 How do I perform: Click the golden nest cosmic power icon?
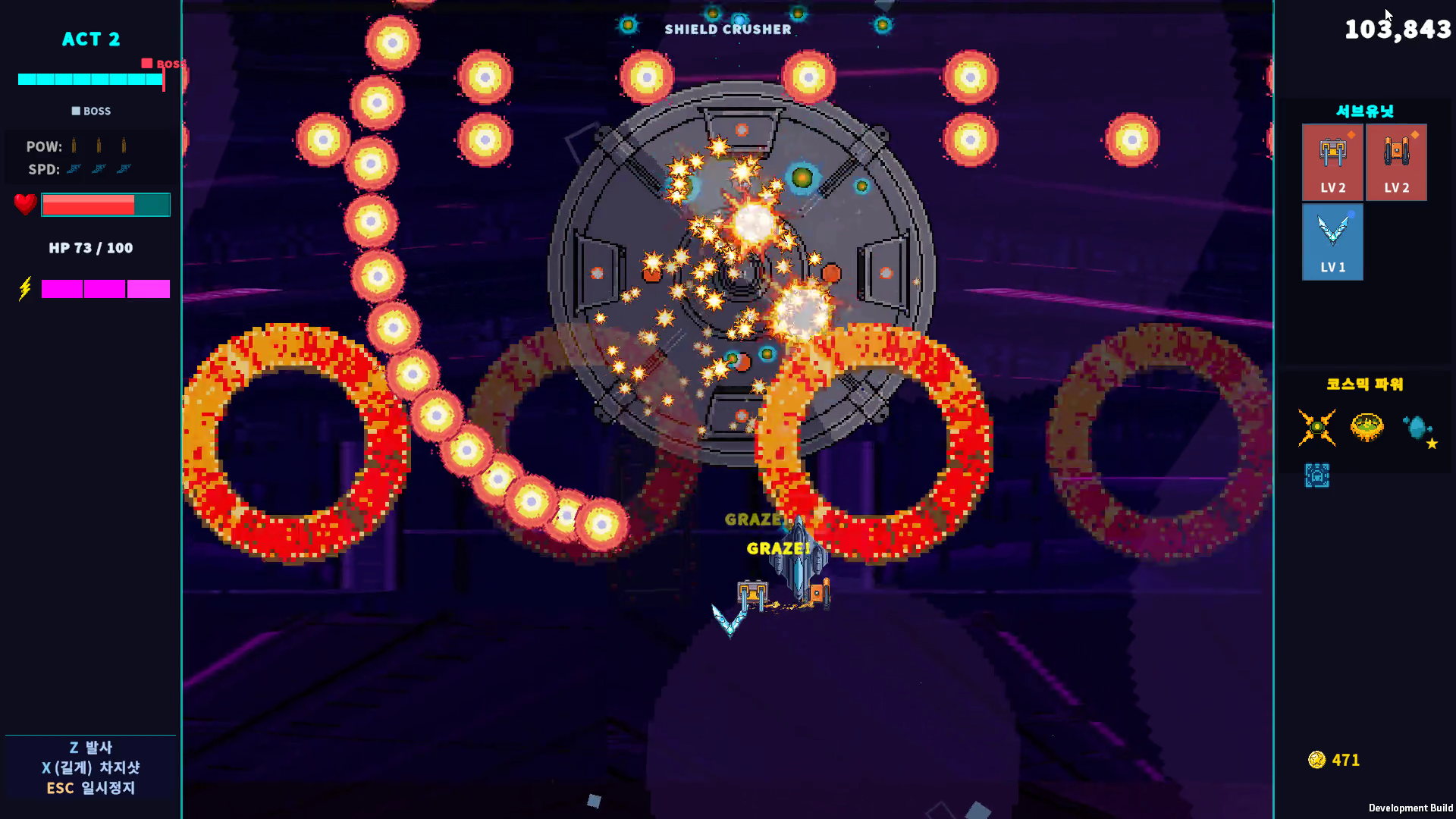pos(1367,428)
